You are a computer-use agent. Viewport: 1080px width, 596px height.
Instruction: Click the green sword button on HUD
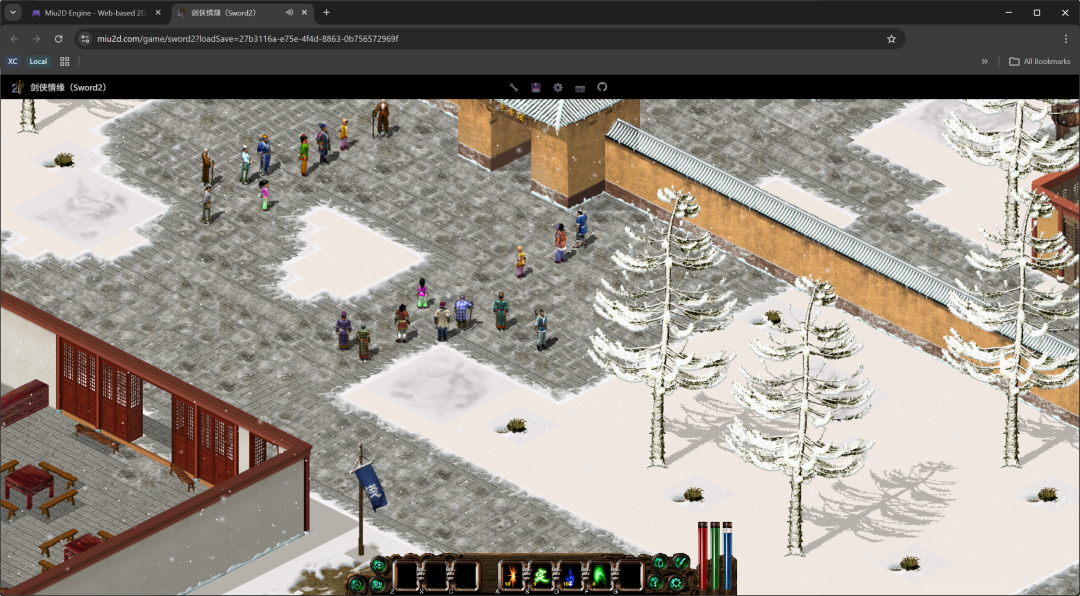coord(680,562)
